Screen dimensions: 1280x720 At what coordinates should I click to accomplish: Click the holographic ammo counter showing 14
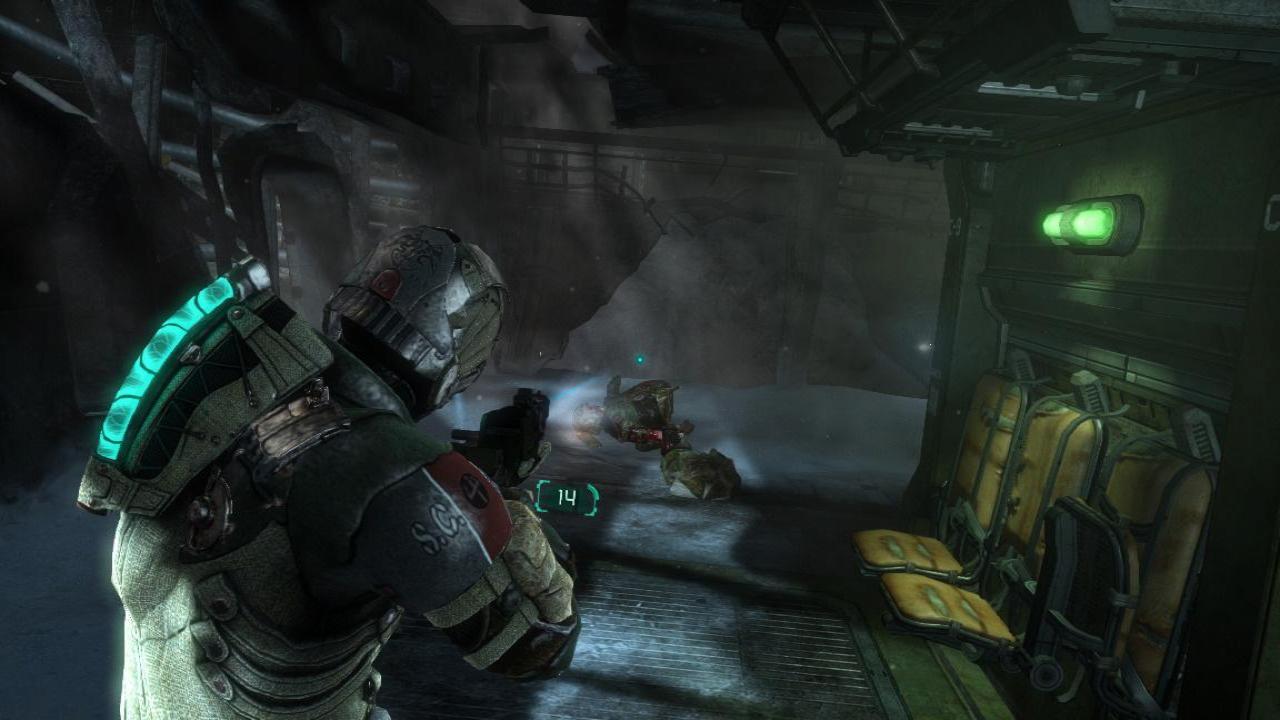tap(567, 498)
